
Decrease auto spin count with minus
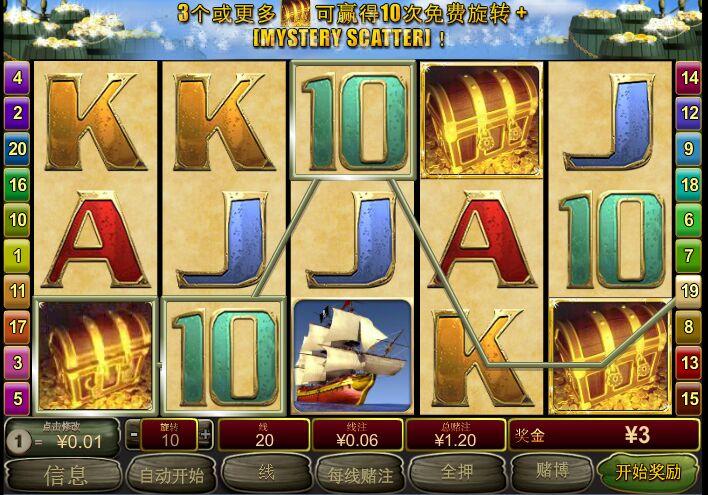(x=135, y=435)
